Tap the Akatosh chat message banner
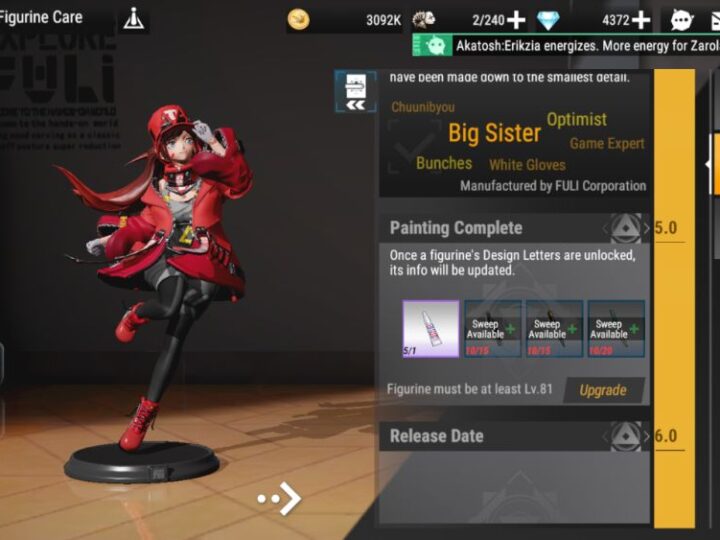 (x=570, y=45)
